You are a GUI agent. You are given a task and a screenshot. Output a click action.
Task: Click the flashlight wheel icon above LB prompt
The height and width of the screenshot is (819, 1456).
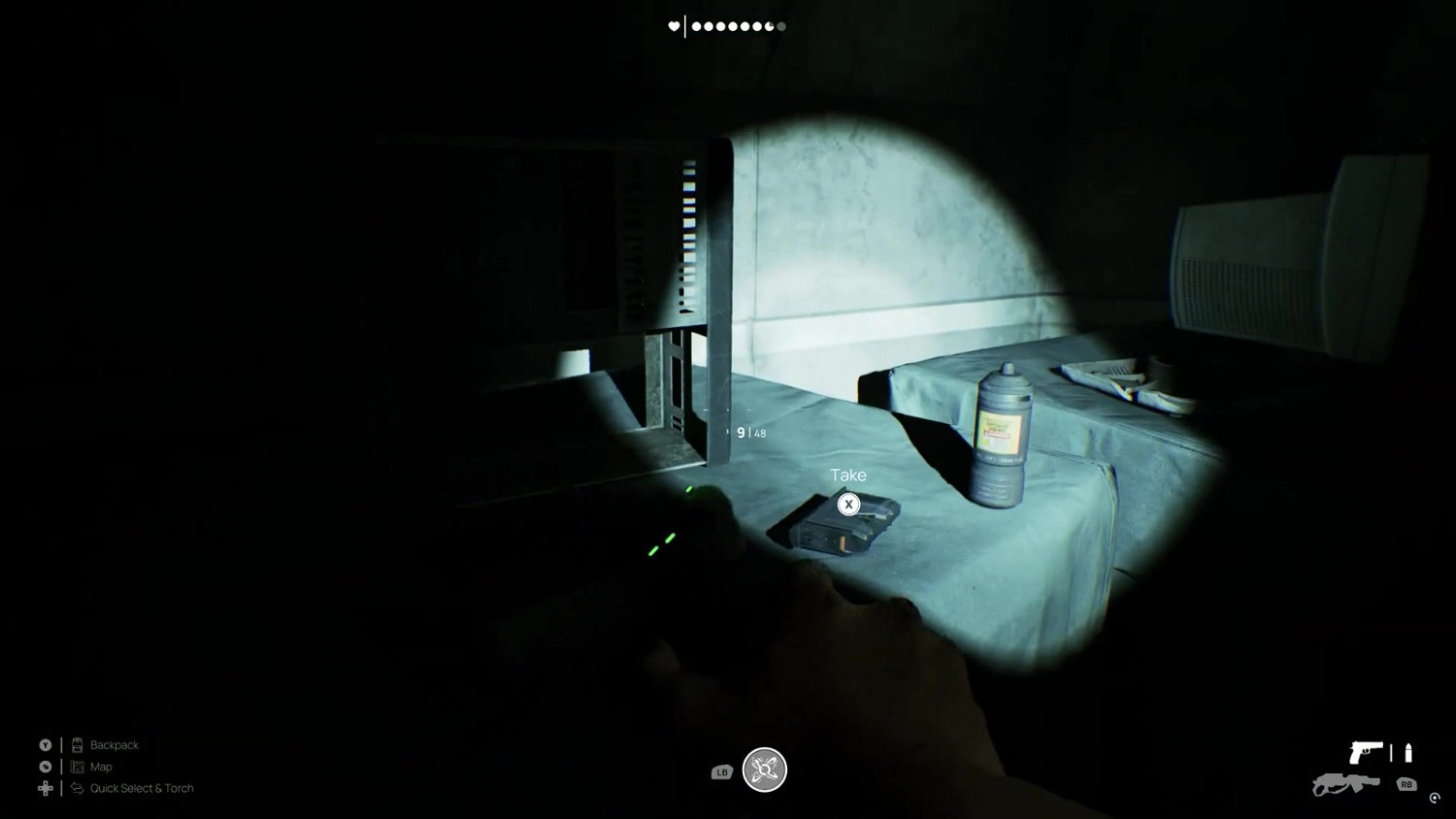(765, 769)
